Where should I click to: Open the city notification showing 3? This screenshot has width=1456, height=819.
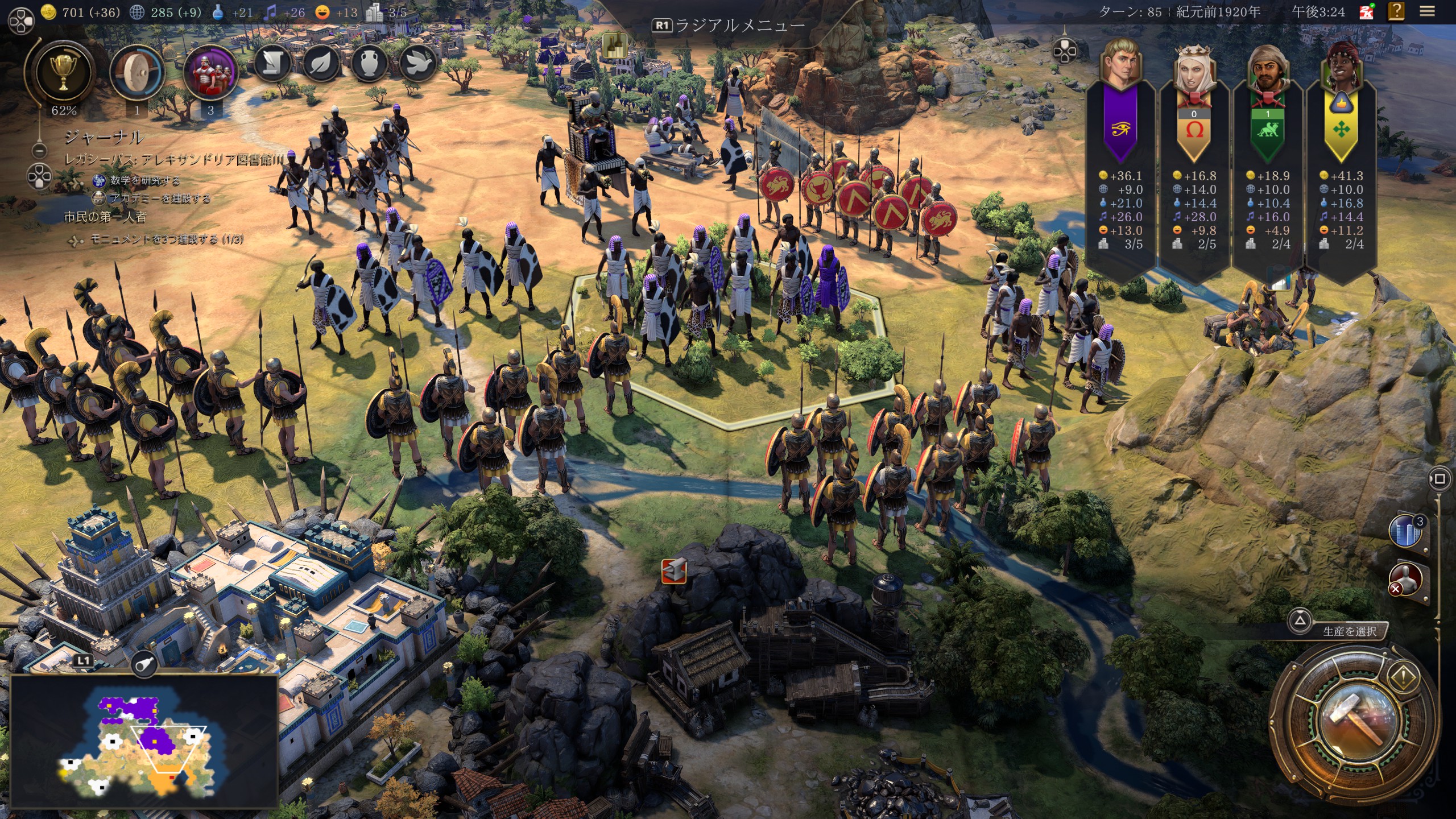pos(1405,531)
